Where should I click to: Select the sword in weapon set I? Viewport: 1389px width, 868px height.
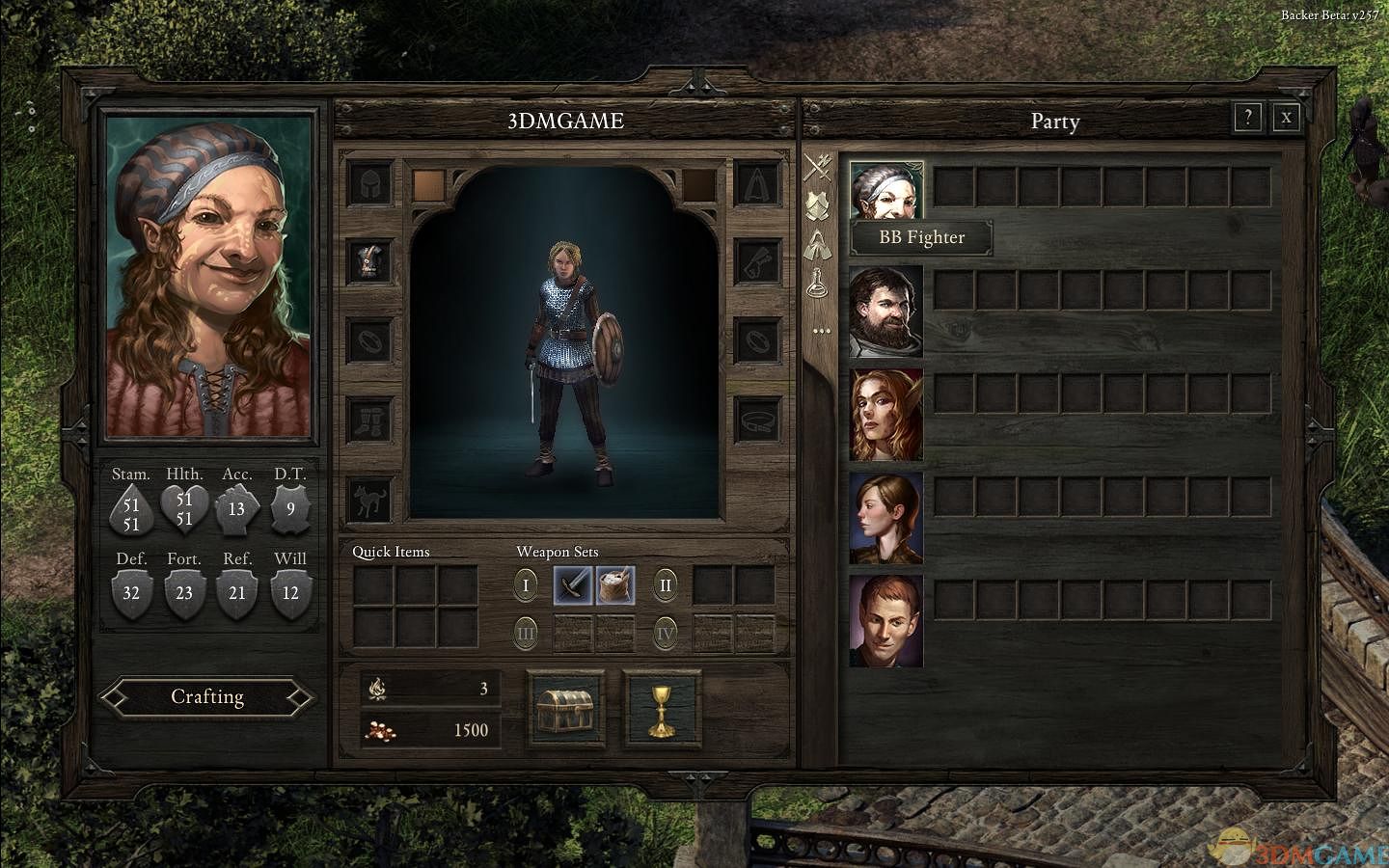[x=573, y=584]
